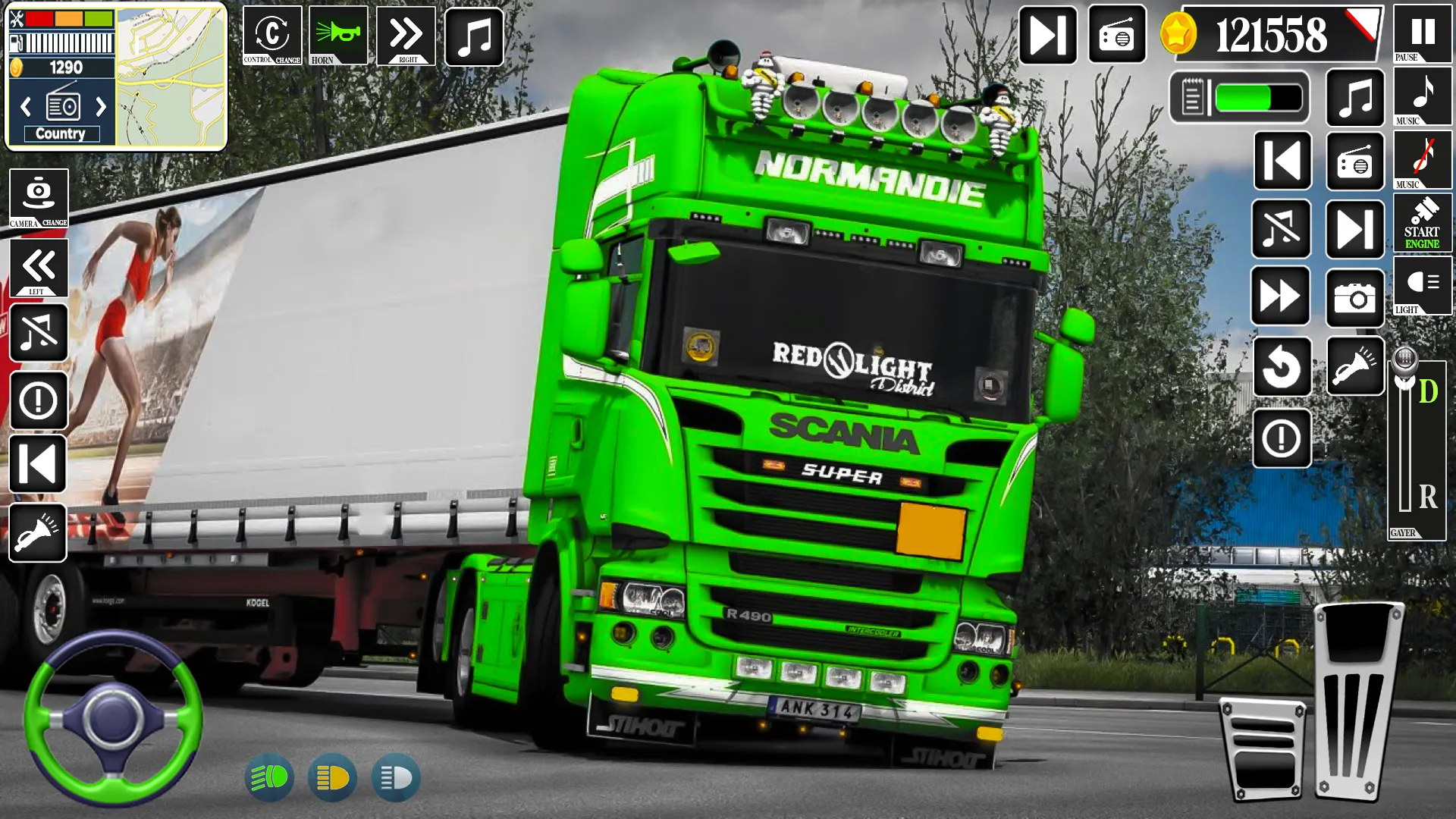Viewport: 1456px width, 819px height.
Task: Tap the camera change icon
Action: tap(38, 199)
